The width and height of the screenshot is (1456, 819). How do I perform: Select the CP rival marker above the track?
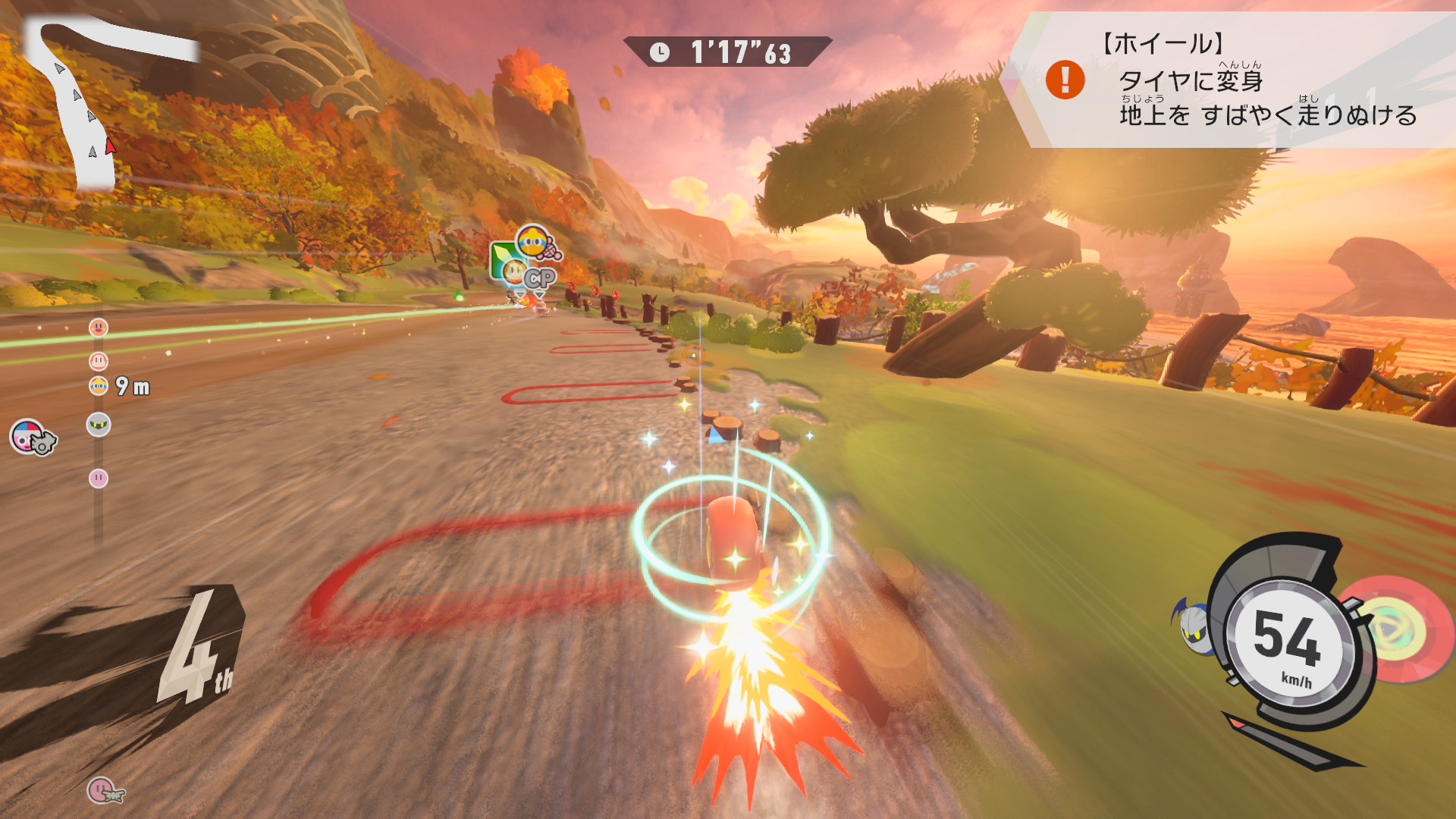pyautogui.click(x=539, y=279)
